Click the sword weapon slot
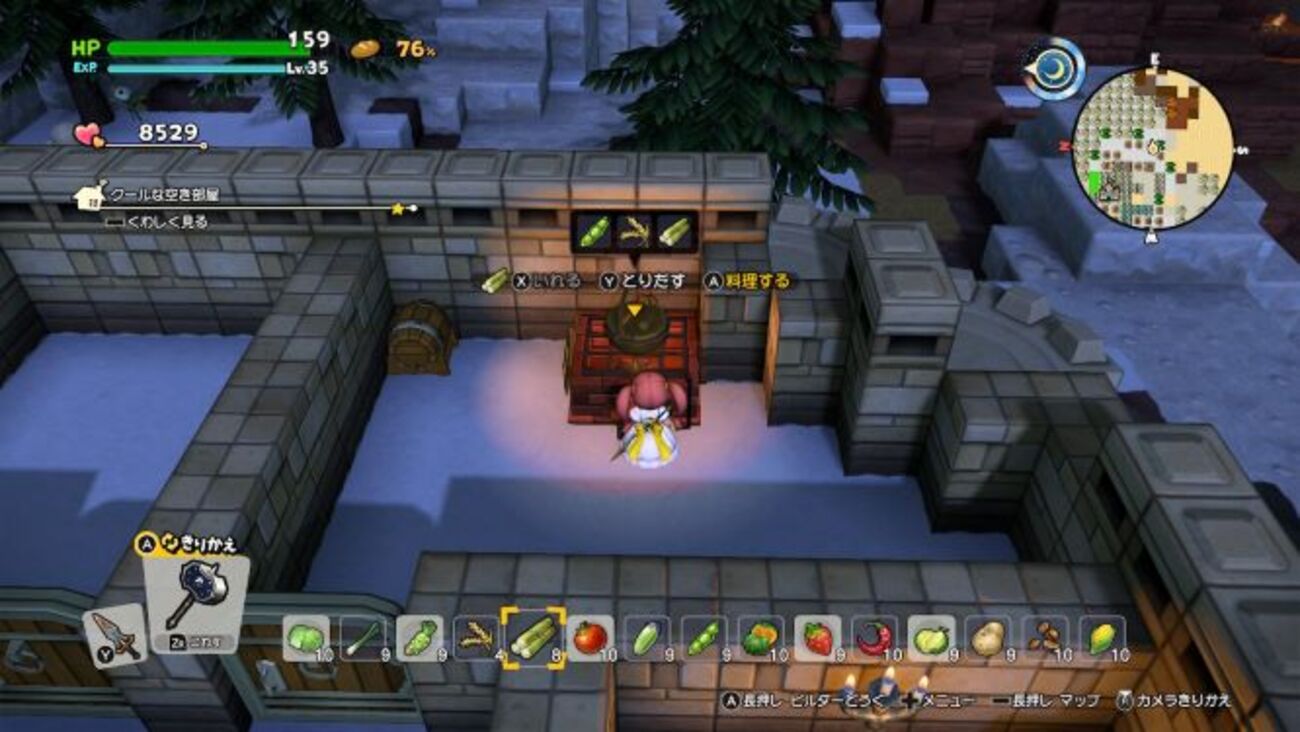1300x732 pixels. 115,635
